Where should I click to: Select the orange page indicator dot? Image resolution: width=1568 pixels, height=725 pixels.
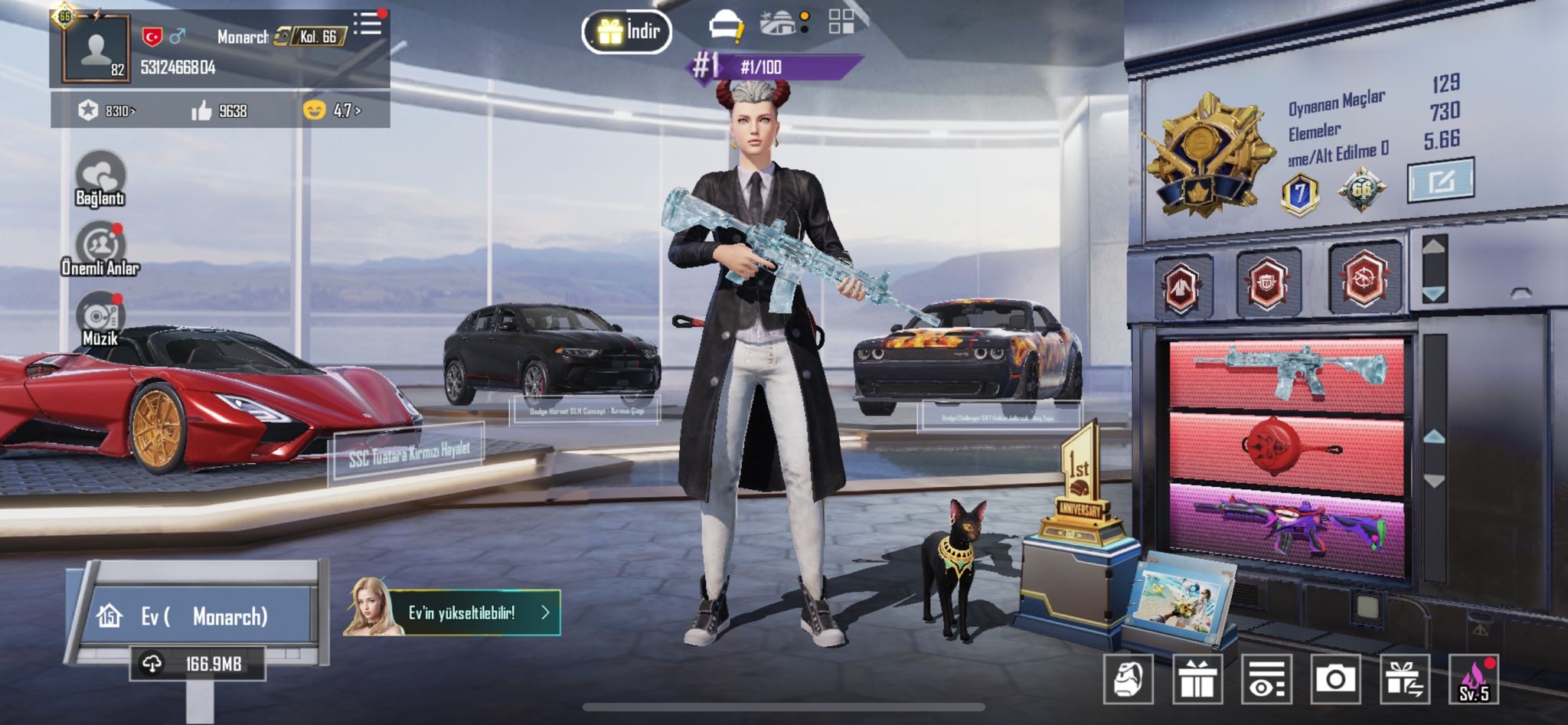(x=803, y=15)
